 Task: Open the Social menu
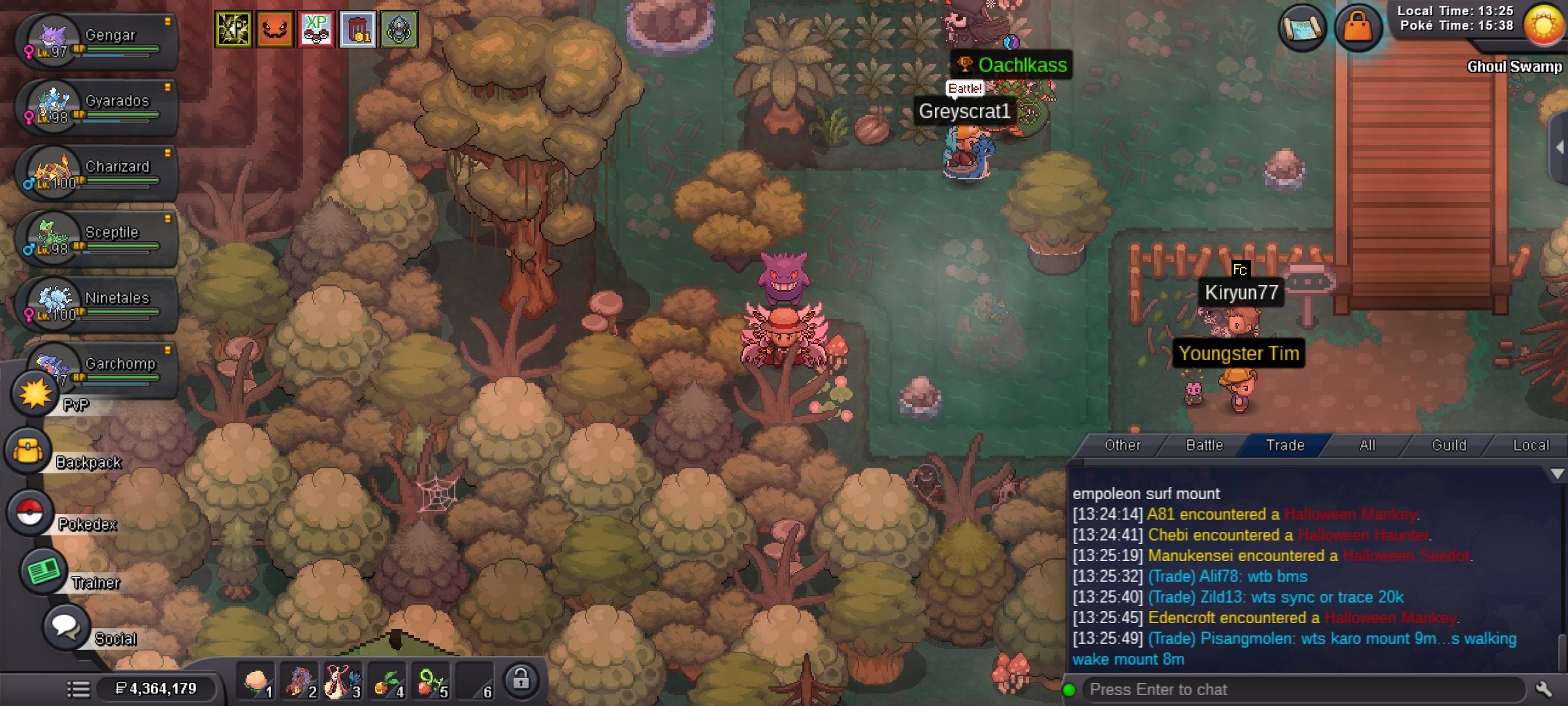pyautogui.click(x=65, y=626)
